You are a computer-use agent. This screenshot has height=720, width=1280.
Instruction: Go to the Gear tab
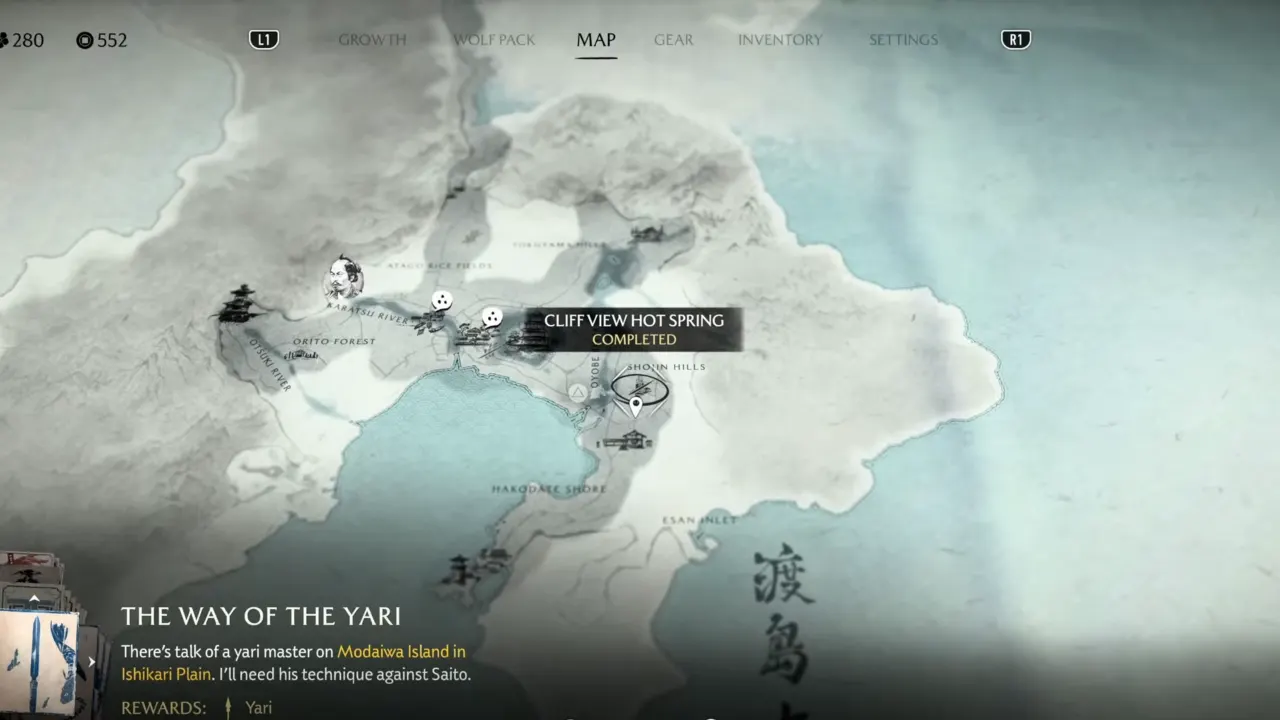click(x=673, y=40)
